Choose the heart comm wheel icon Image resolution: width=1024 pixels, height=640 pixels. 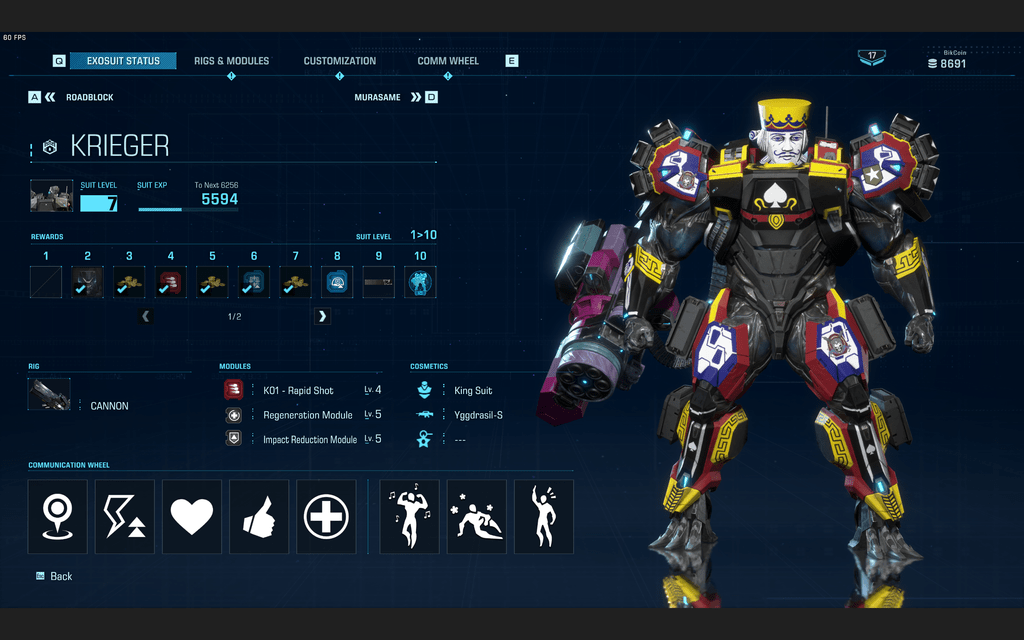[x=192, y=516]
